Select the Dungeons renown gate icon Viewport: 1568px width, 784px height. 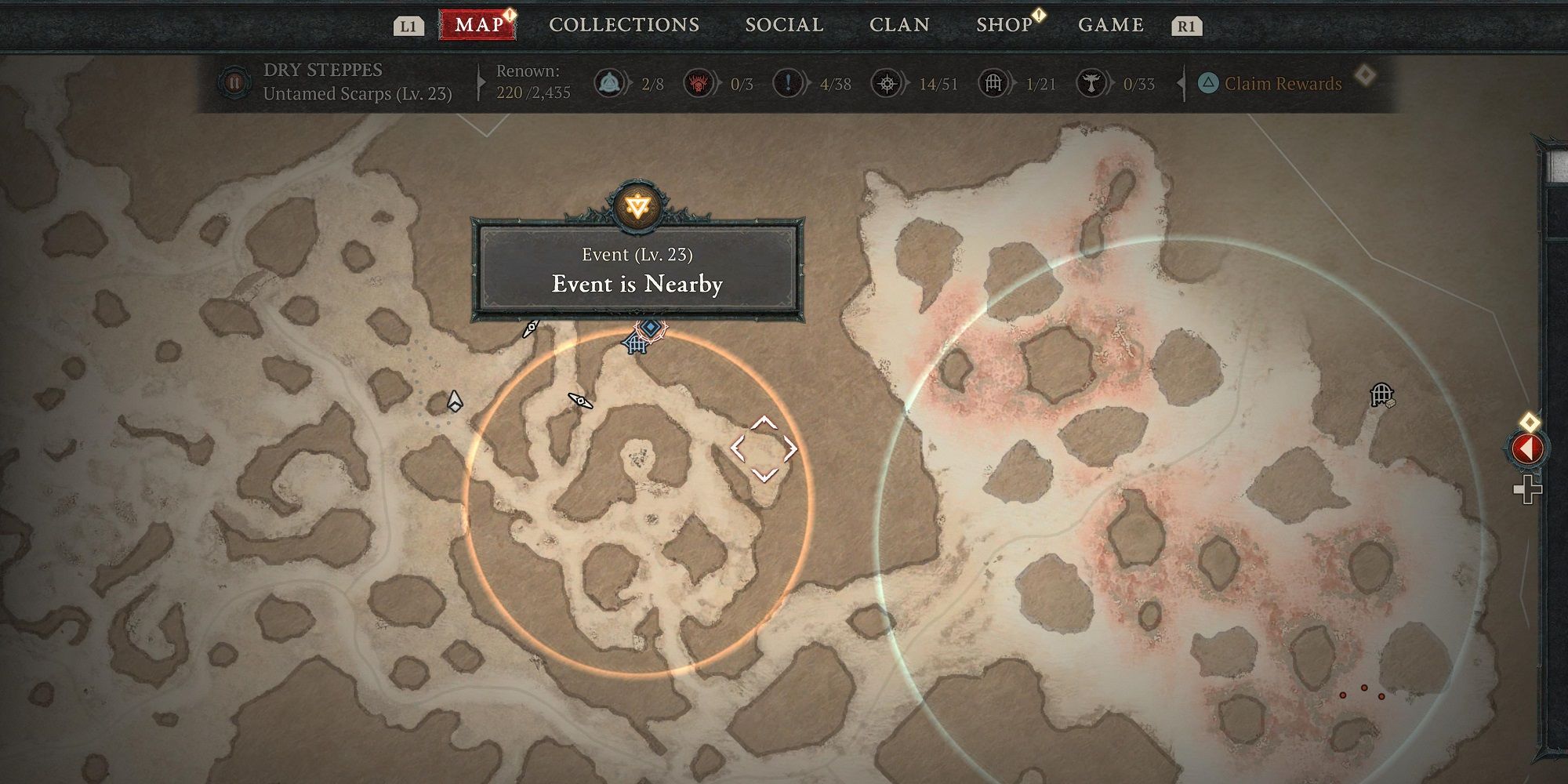[991, 84]
